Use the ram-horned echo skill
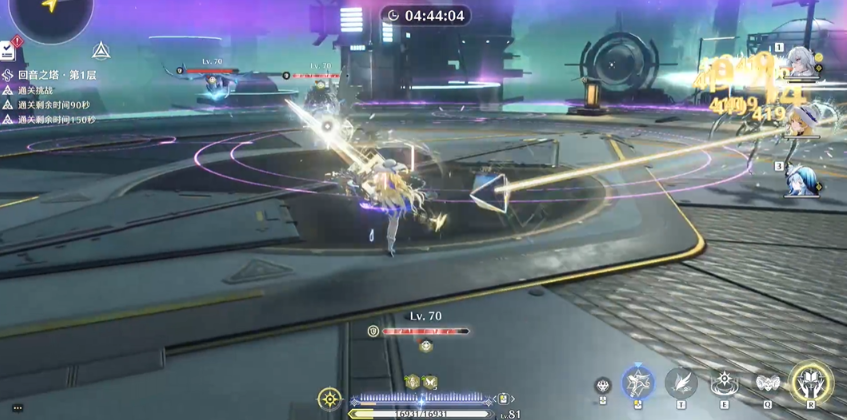Image resolution: width=847 pixels, height=420 pixels. [768, 383]
